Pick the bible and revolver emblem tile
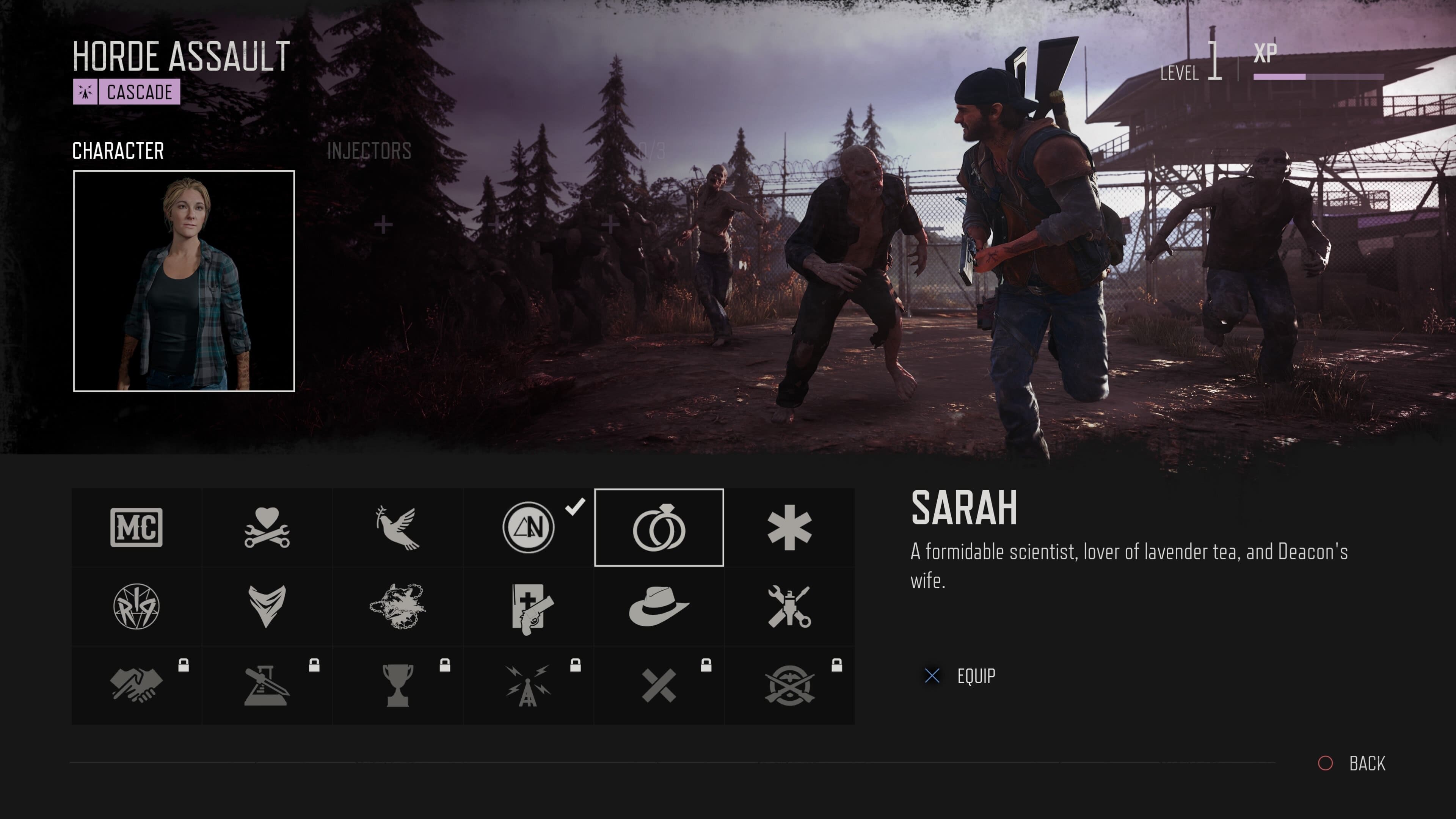Viewport: 1456px width, 819px height. [529, 607]
